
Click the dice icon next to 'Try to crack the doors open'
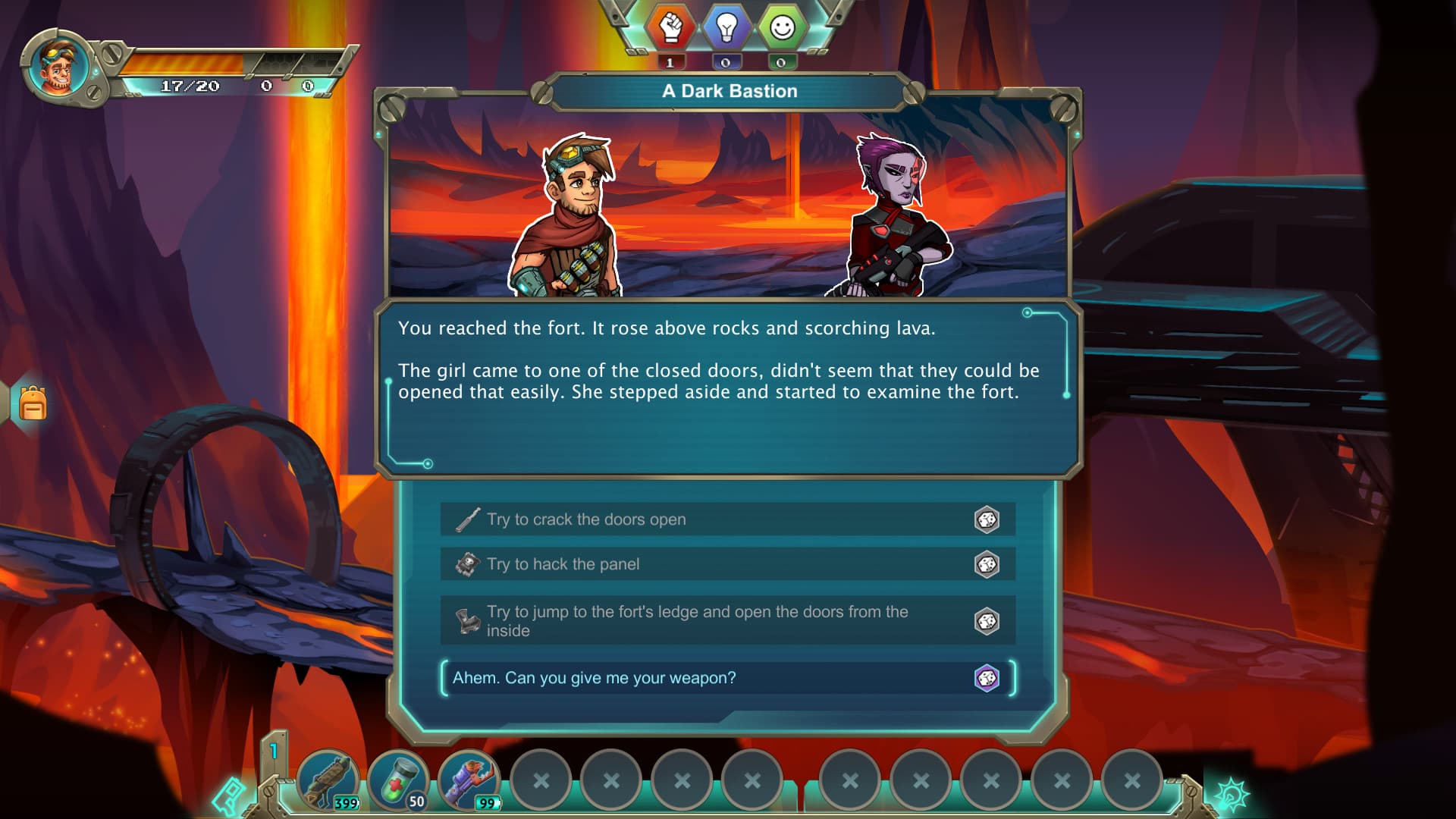coord(987,519)
